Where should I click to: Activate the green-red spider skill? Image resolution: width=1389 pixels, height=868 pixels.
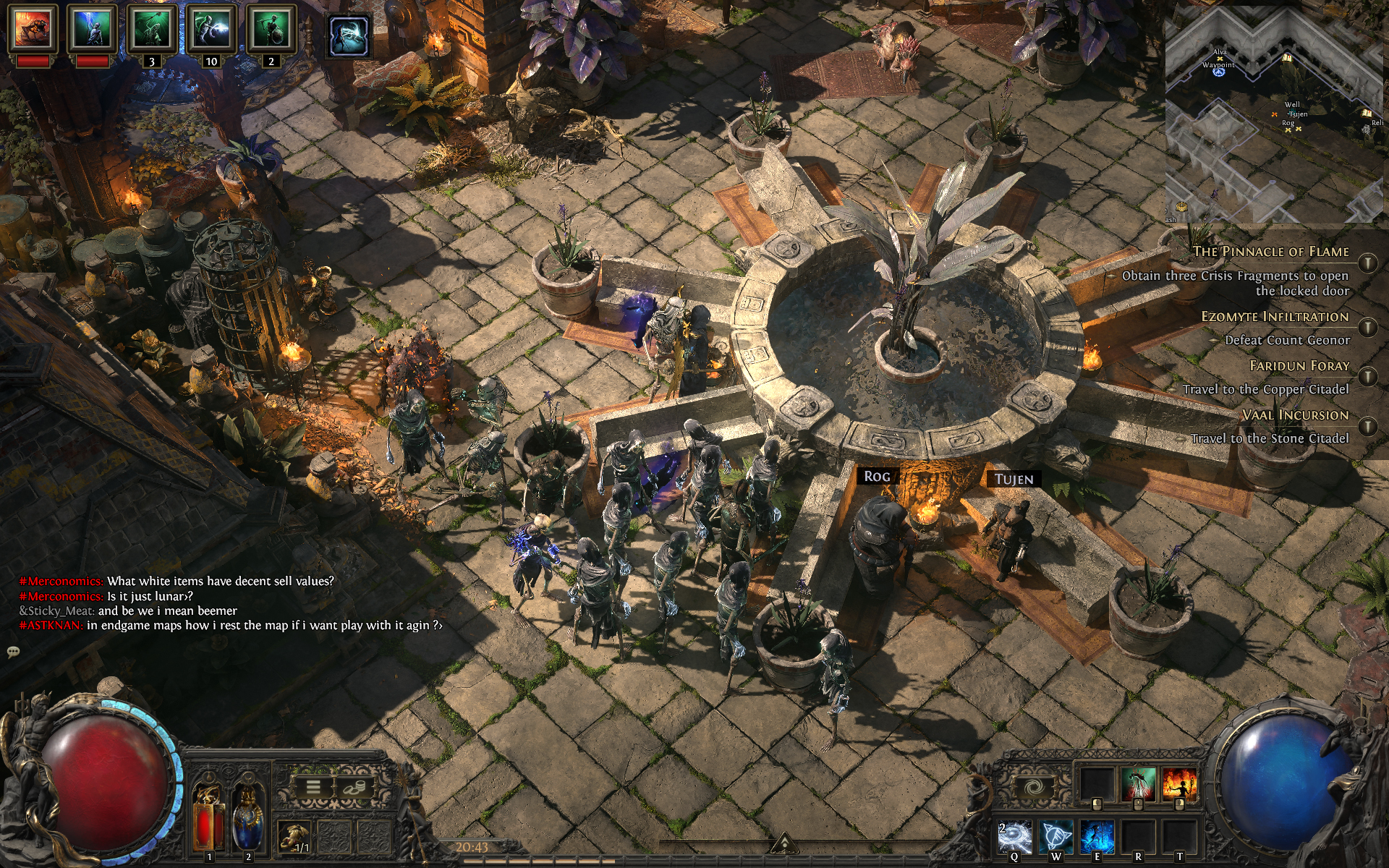[x=1138, y=785]
